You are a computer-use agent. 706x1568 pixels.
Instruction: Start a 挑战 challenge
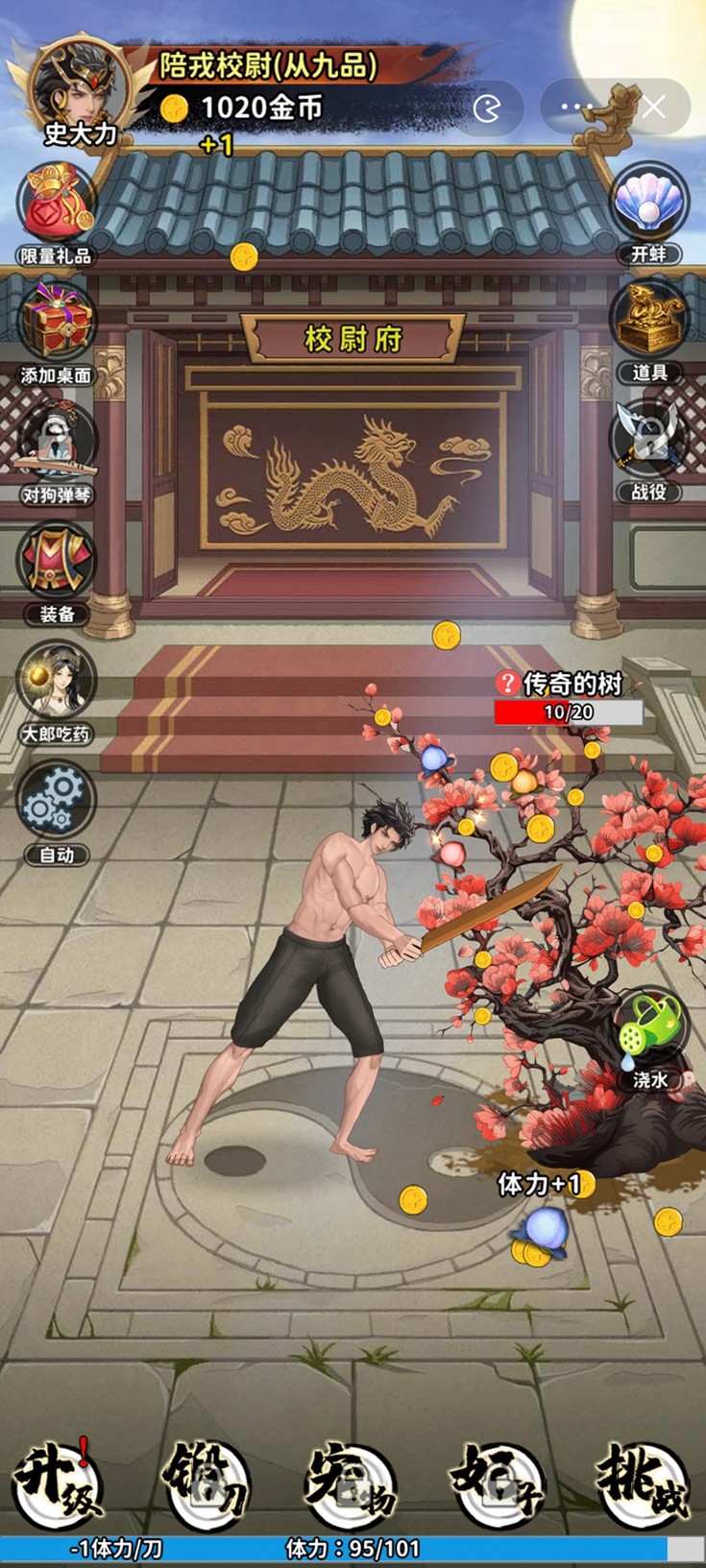click(x=644, y=1484)
